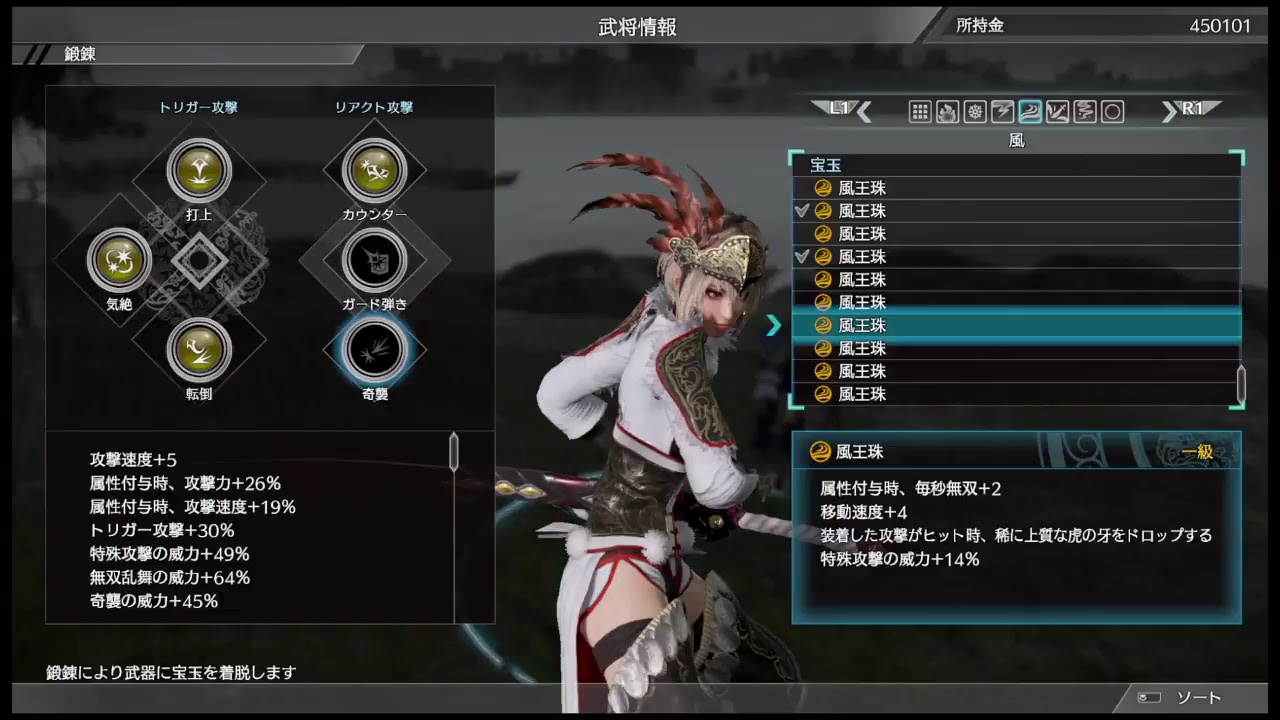Image resolution: width=1280 pixels, height=720 pixels.
Task: Select the ice element category icon
Action: pos(975,112)
